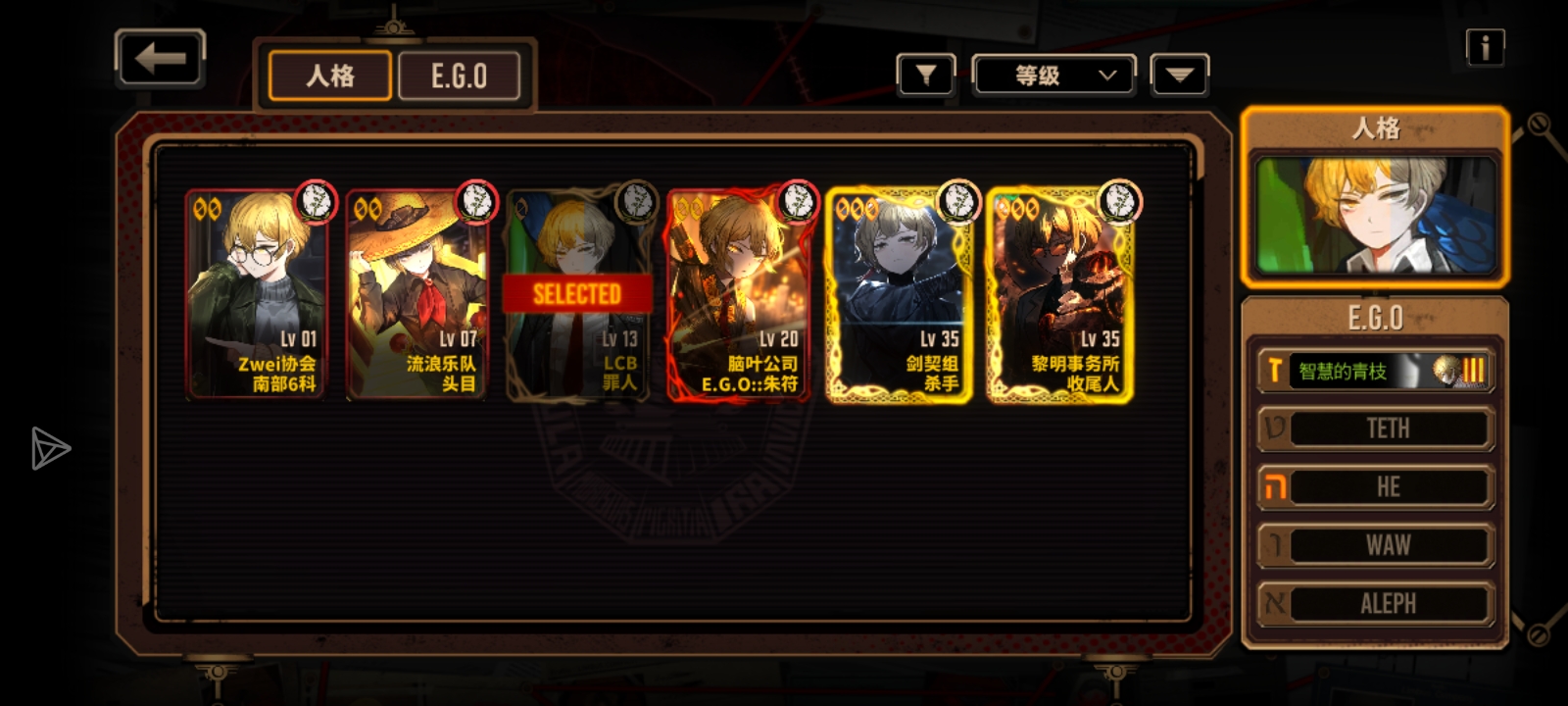Open the HE E.G.O slot

[x=1375, y=487]
